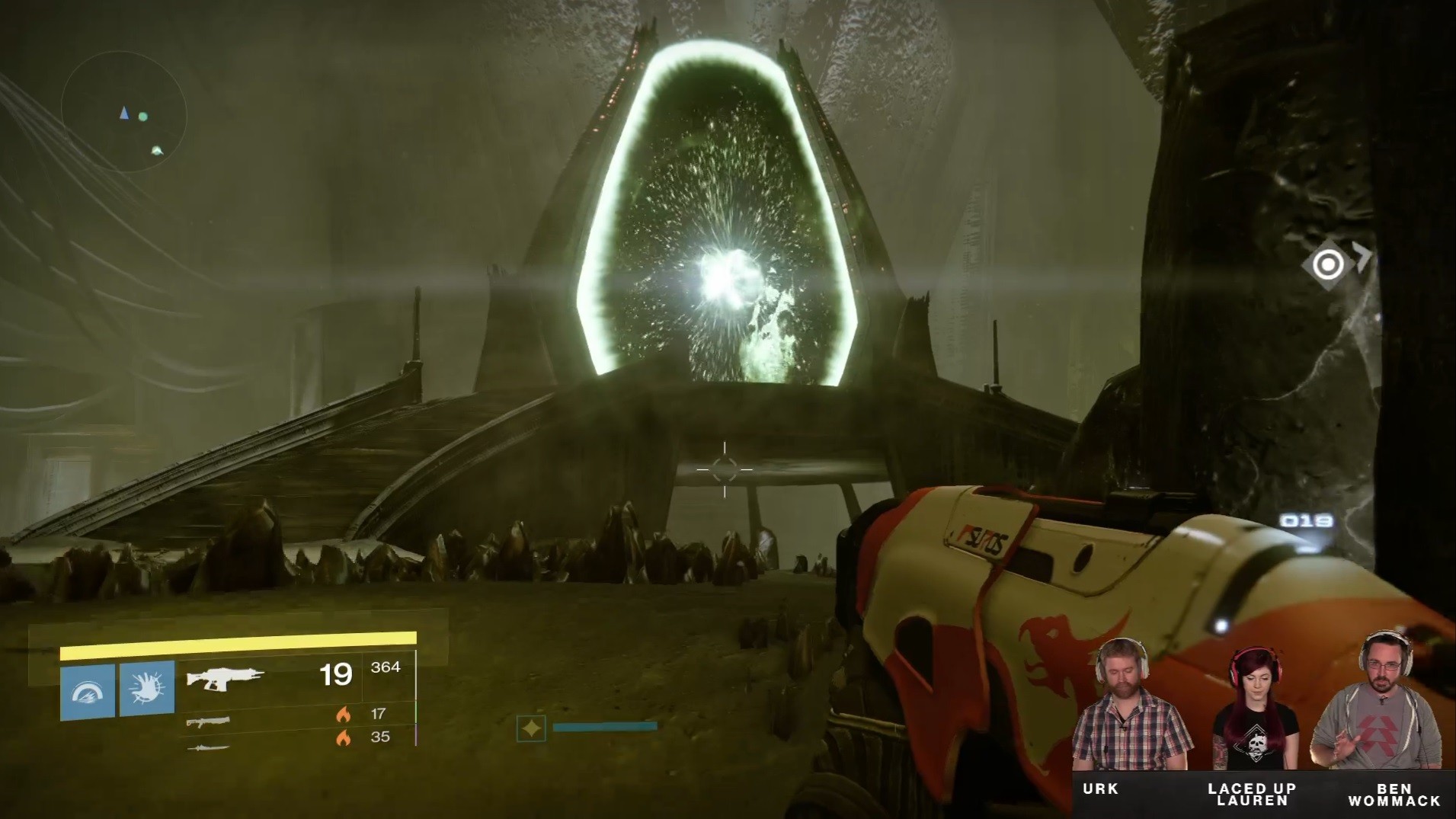Activate the melee ability icon
Screen dimensions: 1456x819
click(x=147, y=689)
